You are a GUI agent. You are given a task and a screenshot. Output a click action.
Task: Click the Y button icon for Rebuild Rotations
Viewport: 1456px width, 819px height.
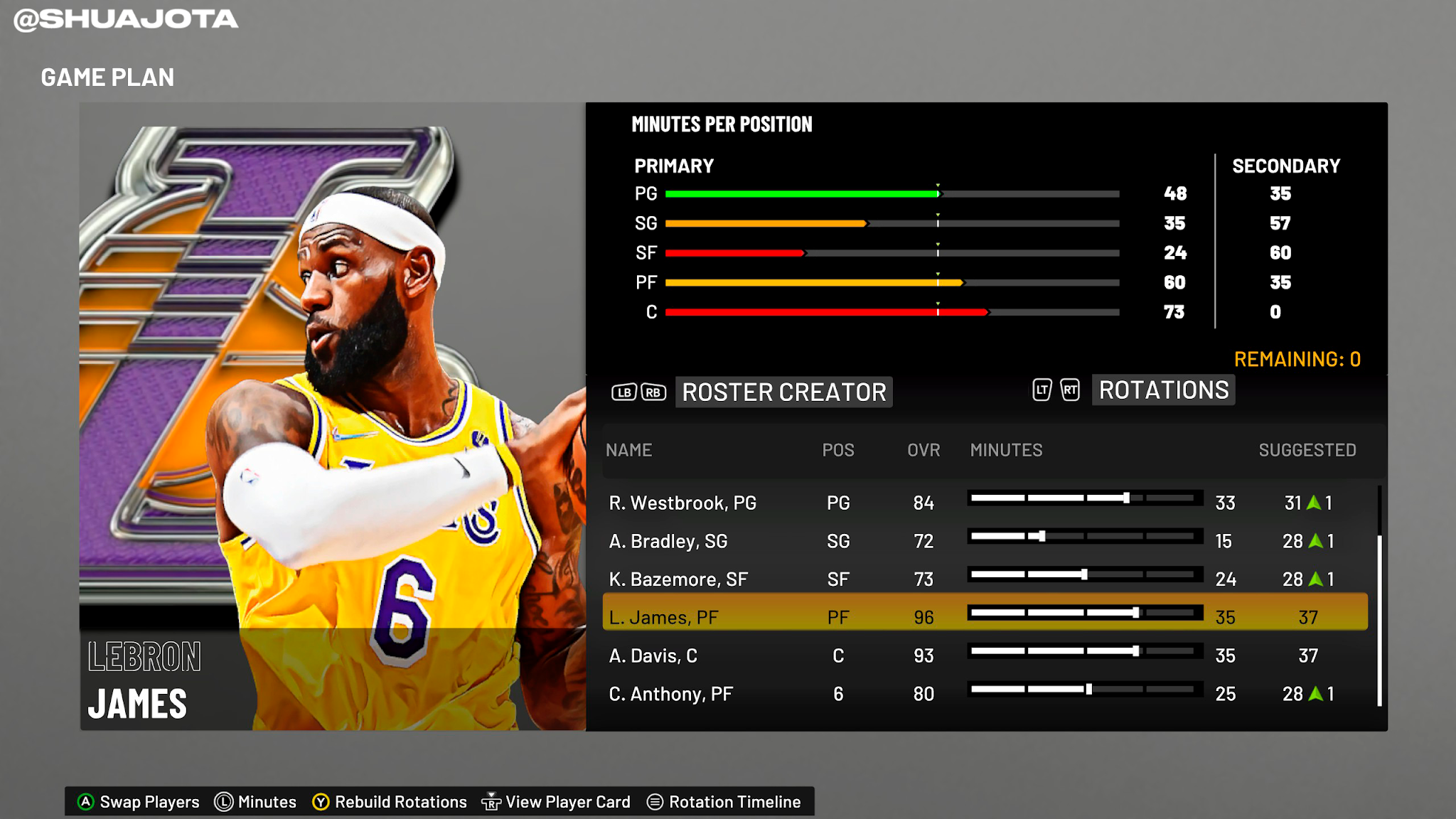click(321, 801)
